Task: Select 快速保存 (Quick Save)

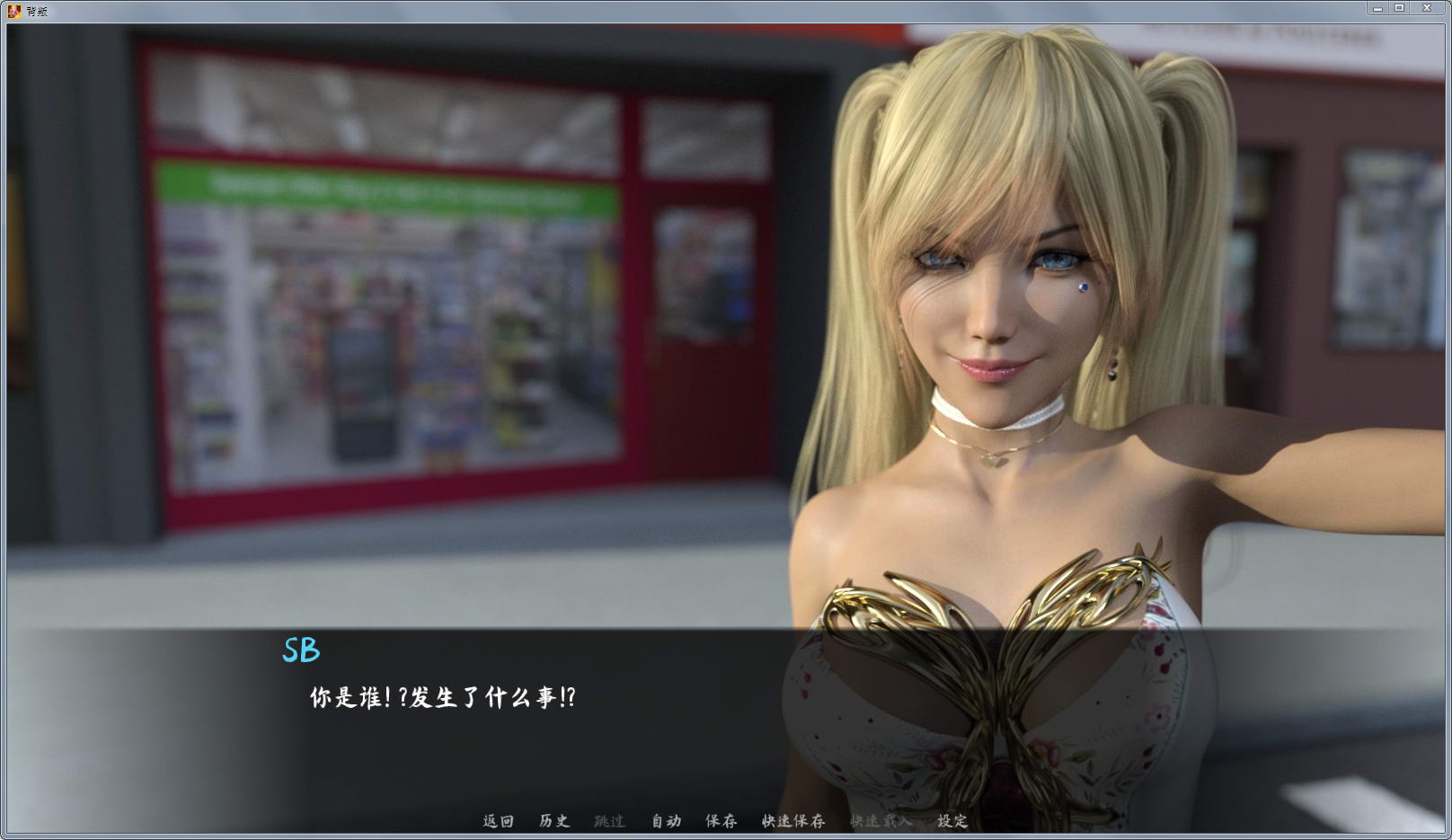Action: (792, 820)
